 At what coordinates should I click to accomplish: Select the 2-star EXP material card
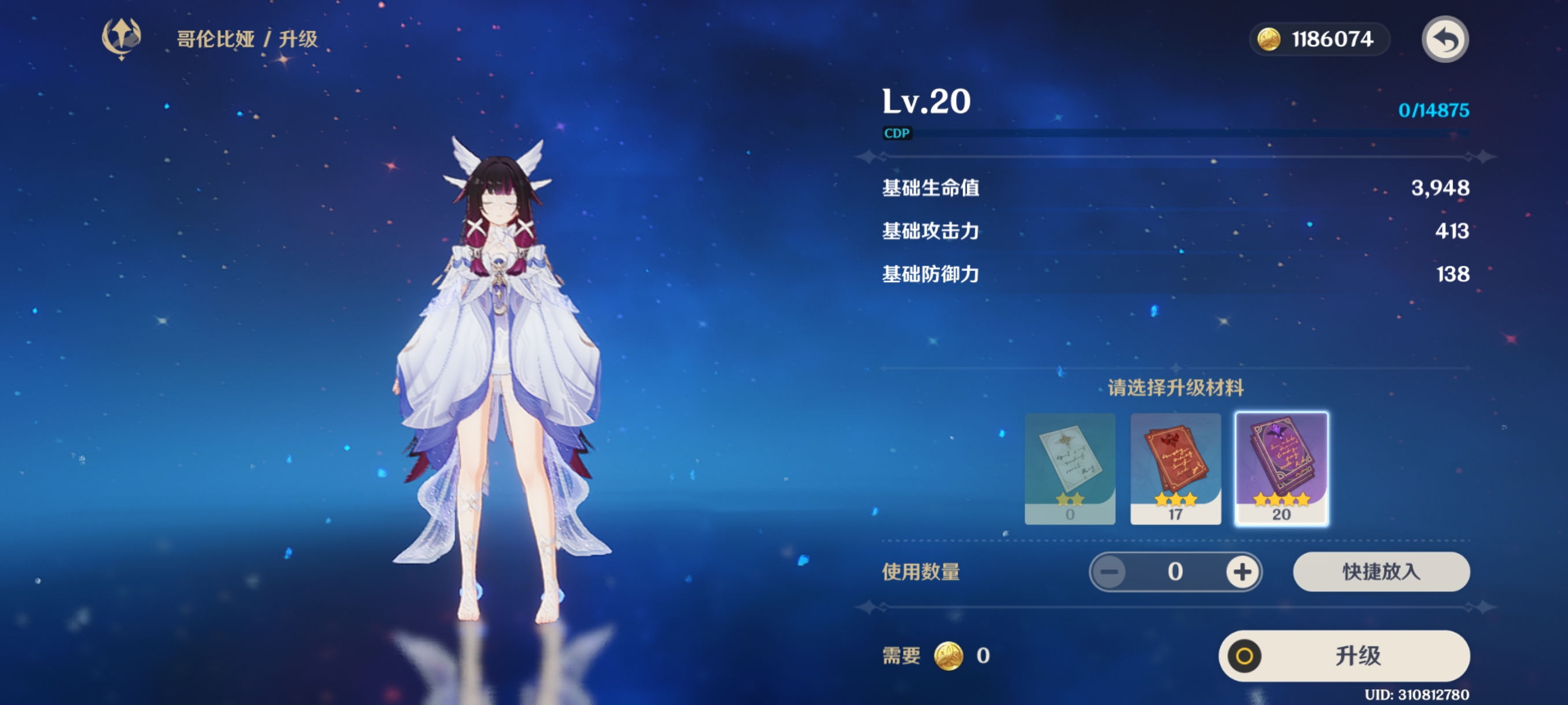[1069, 469]
